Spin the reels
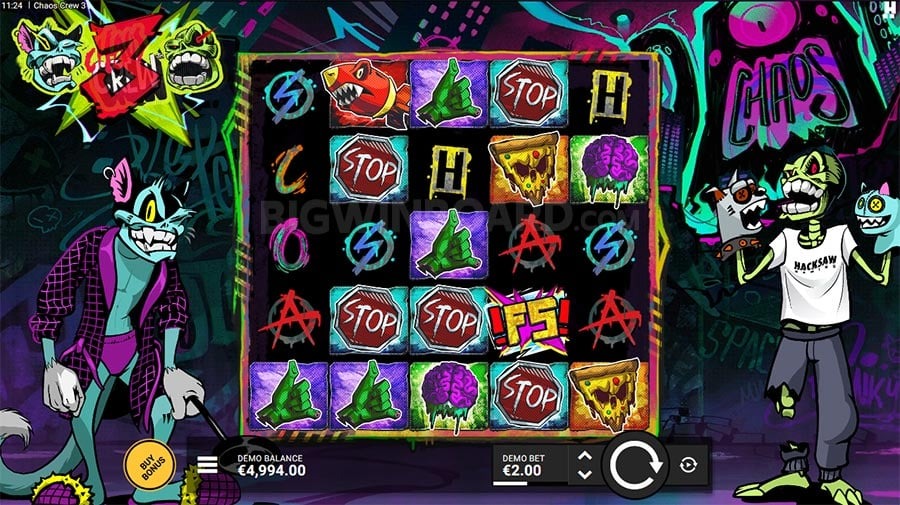Screen dimensions: 900x505 pos(637,465)
